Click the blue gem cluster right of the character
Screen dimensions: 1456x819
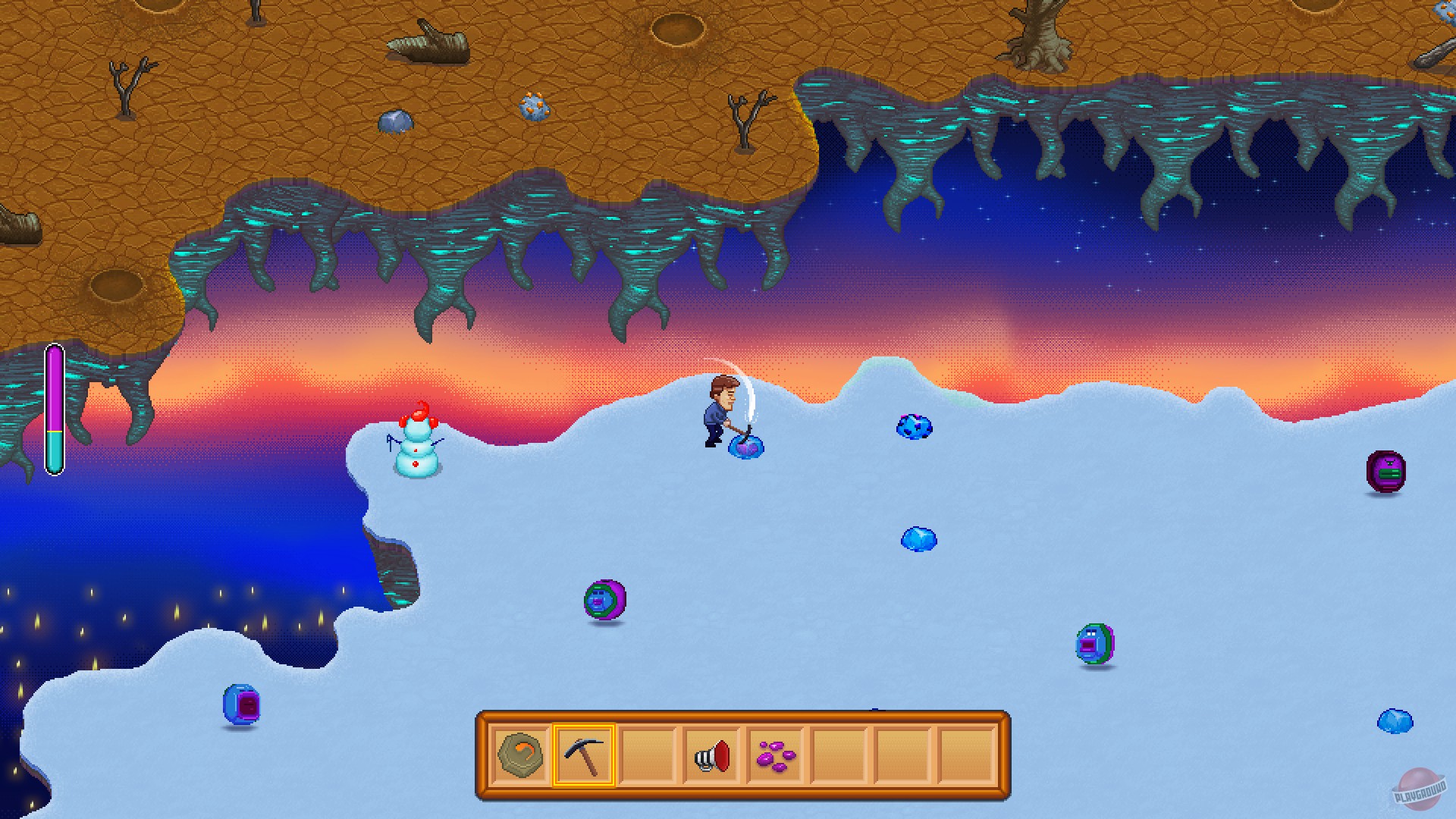point(915,426)
